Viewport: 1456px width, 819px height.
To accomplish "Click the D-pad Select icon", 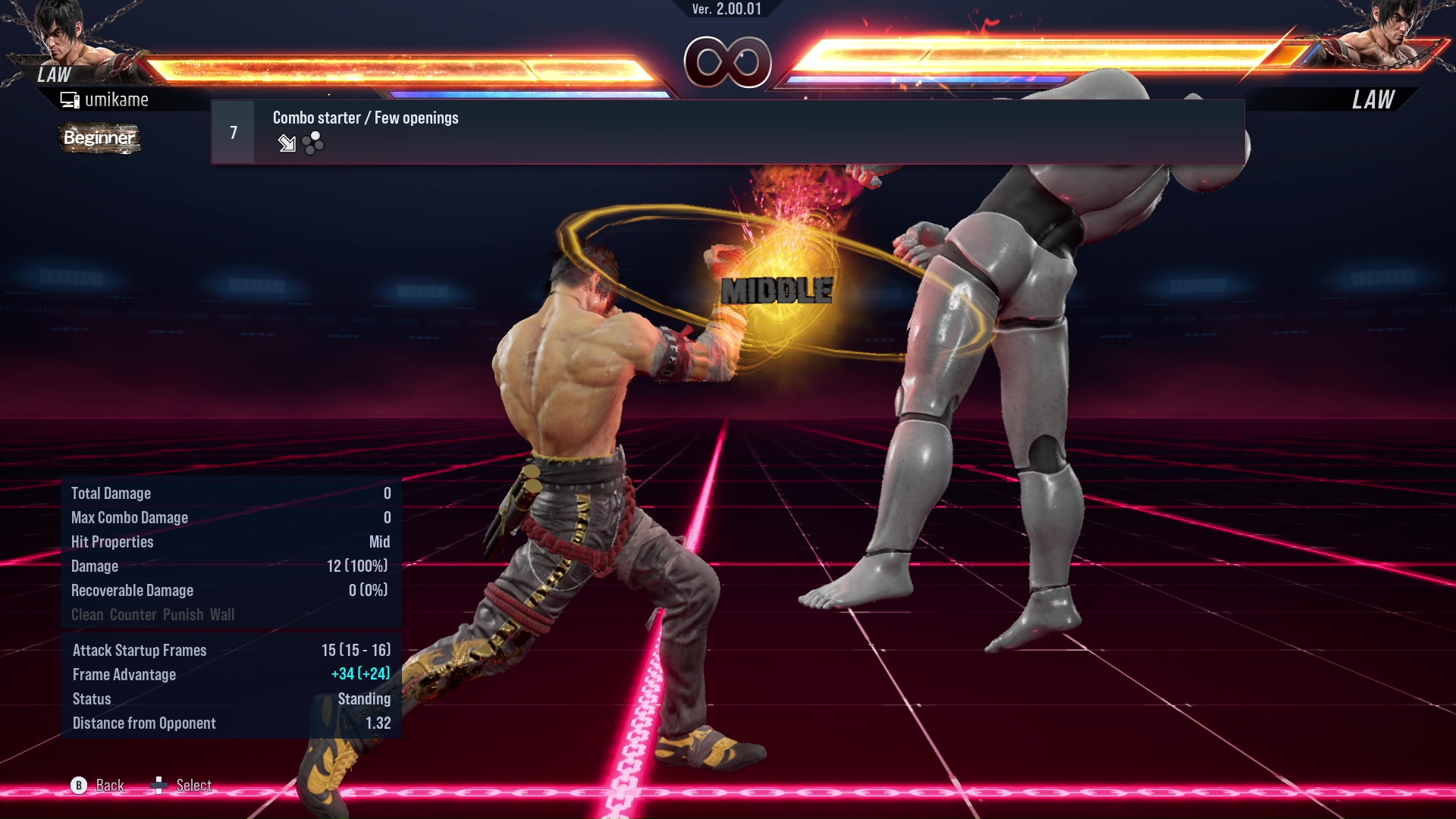I will point(161,785).
